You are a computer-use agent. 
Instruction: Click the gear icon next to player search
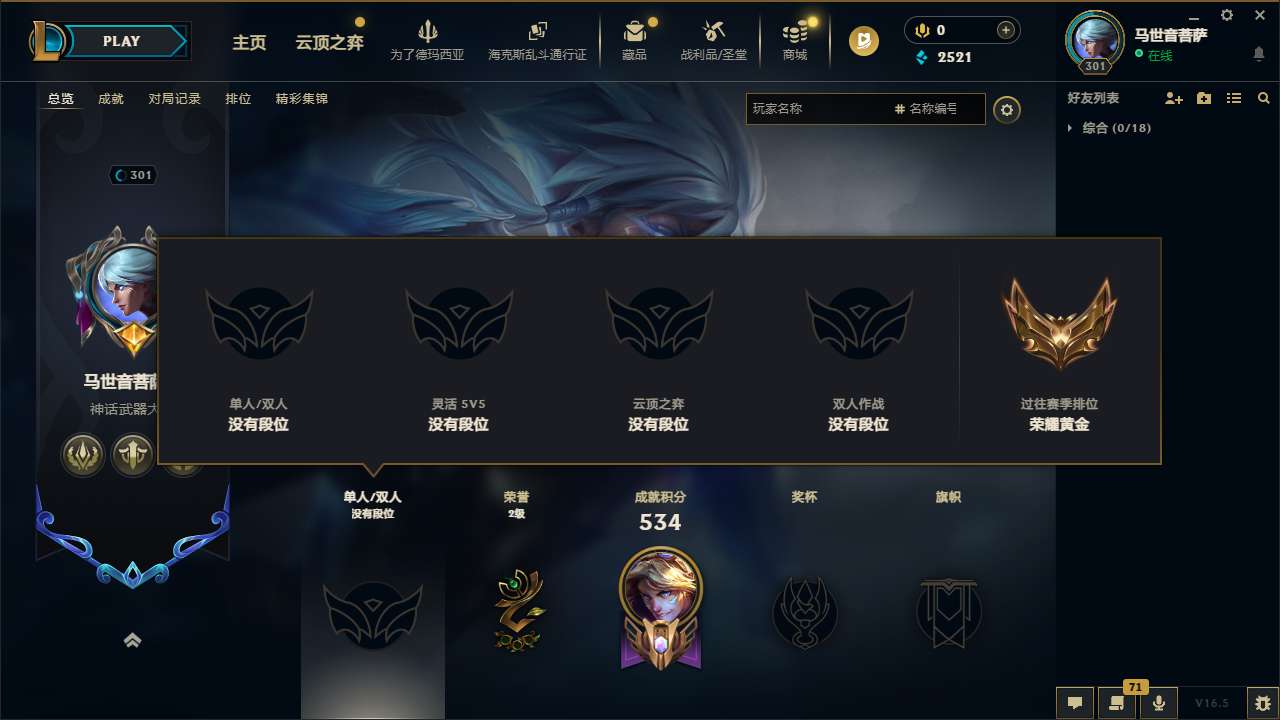click(1007, 109)
